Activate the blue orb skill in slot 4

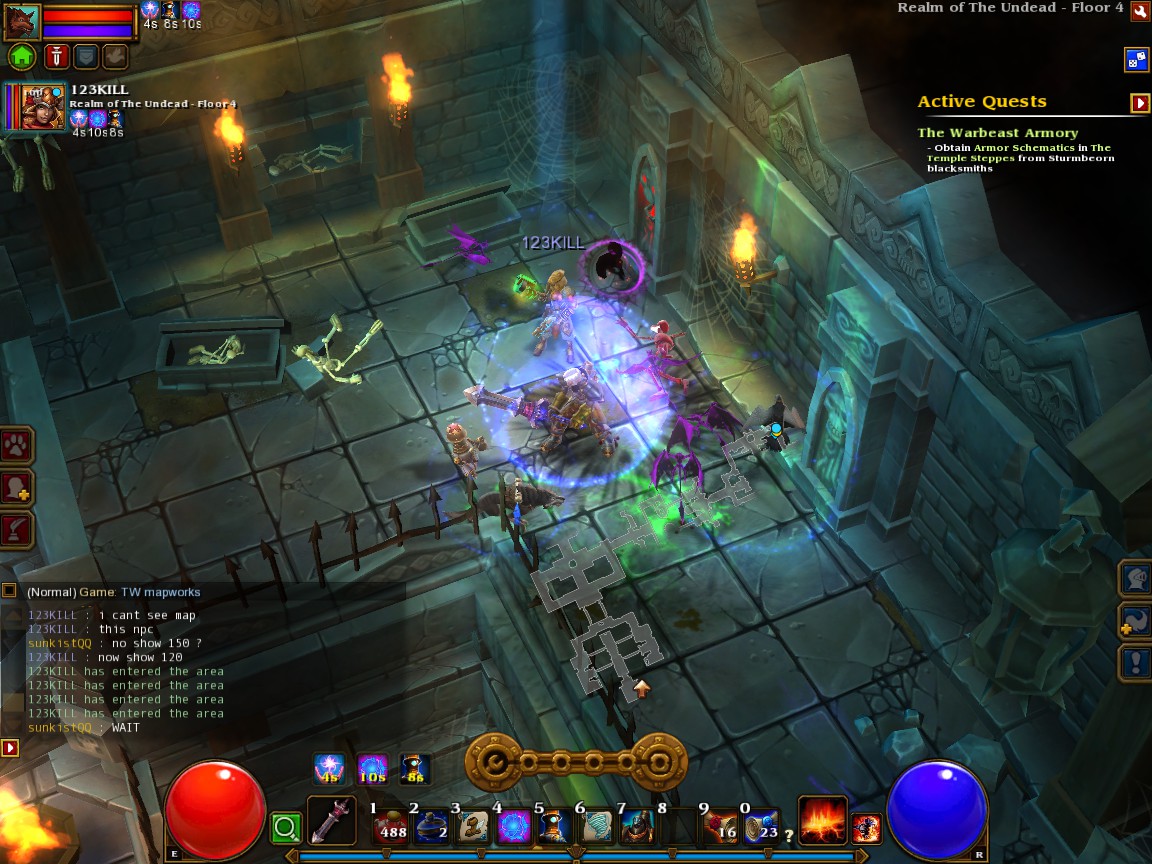click(x=514, y=826)
